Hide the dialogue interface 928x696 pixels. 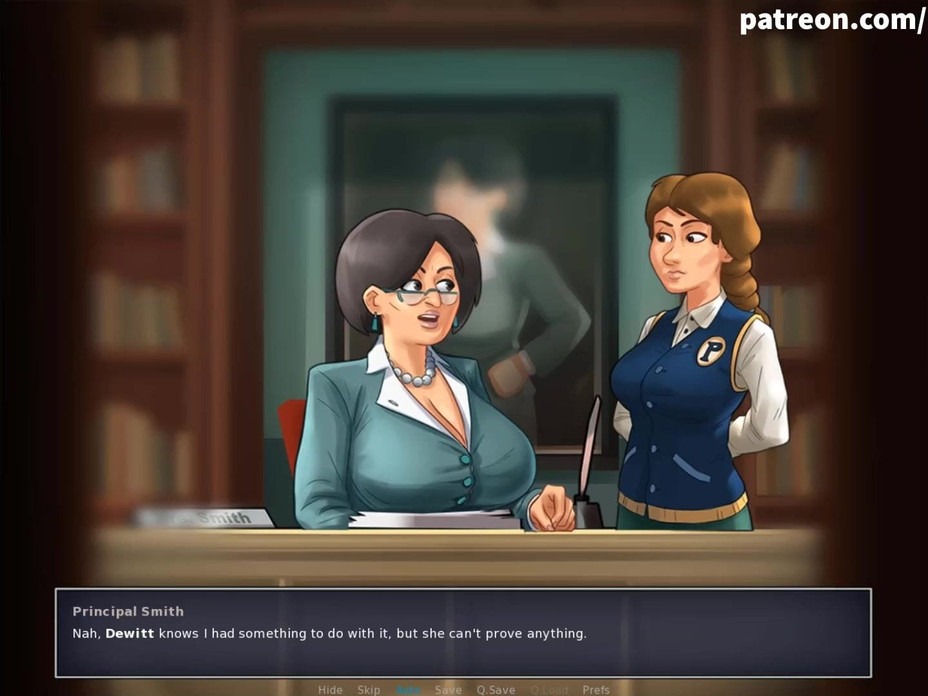(x=330, y=690)
